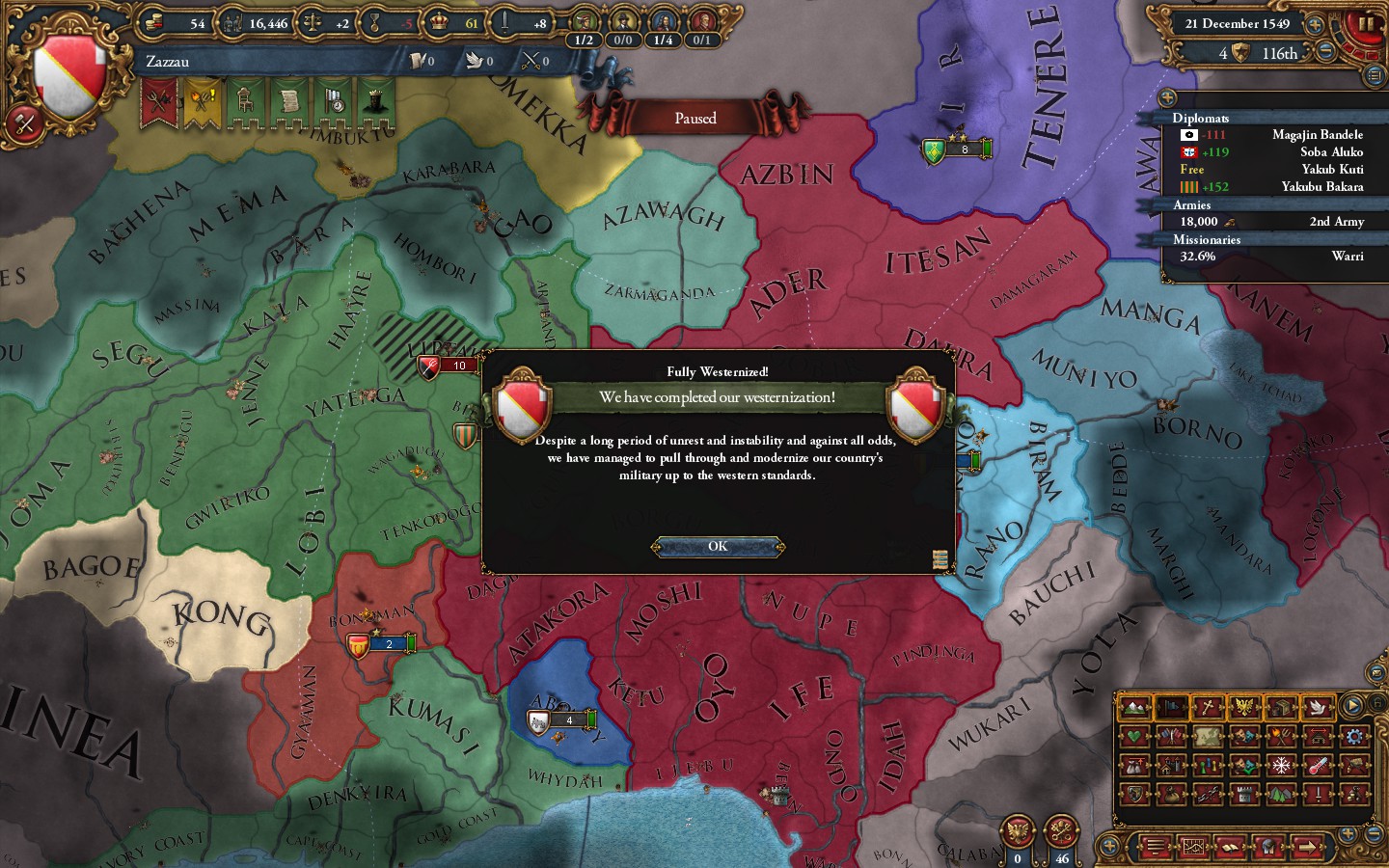1389x868 pixels.
Task: Open the religious mapmode with cross icon
Action: (1208, 707)
